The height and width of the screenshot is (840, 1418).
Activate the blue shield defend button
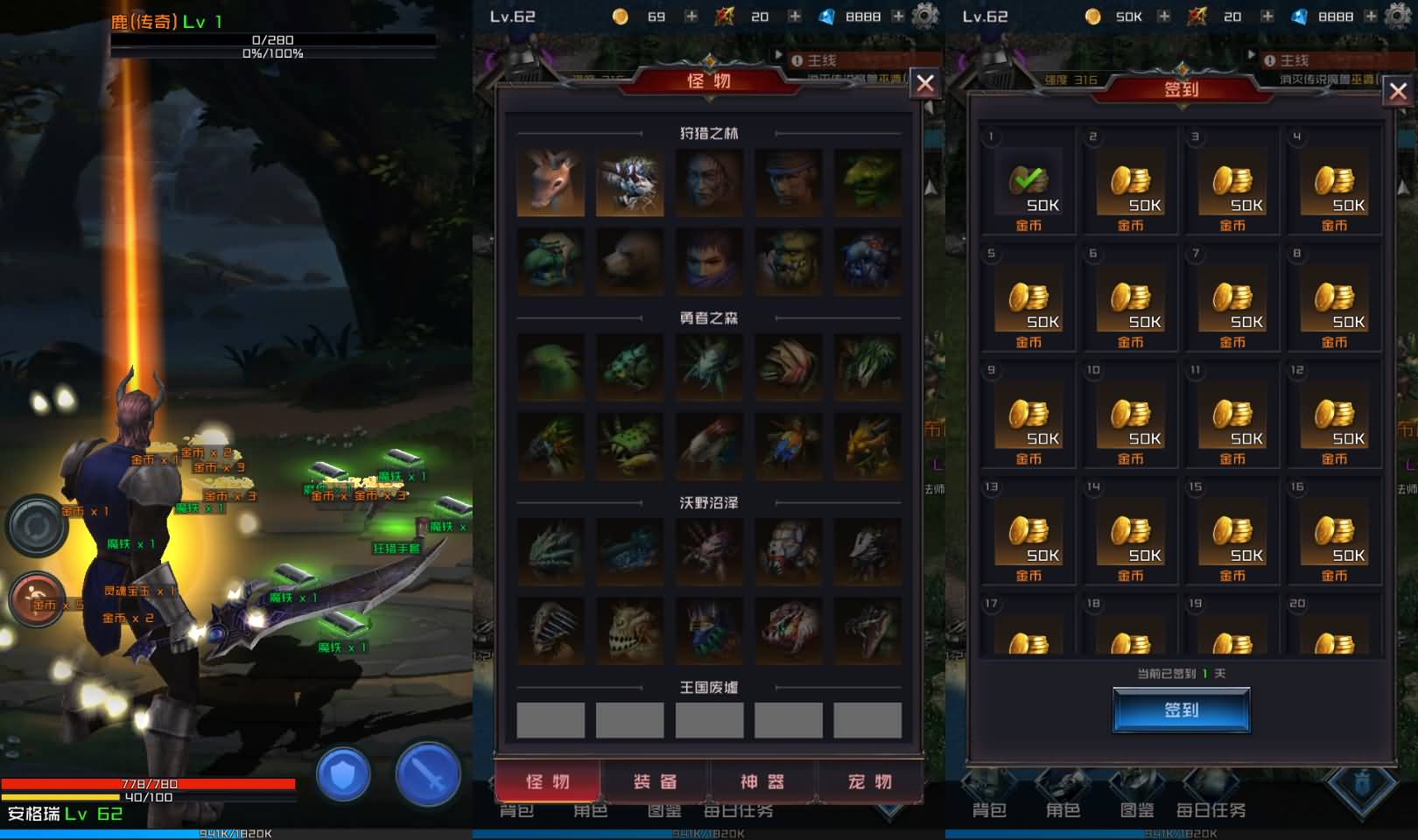(343, 774)
